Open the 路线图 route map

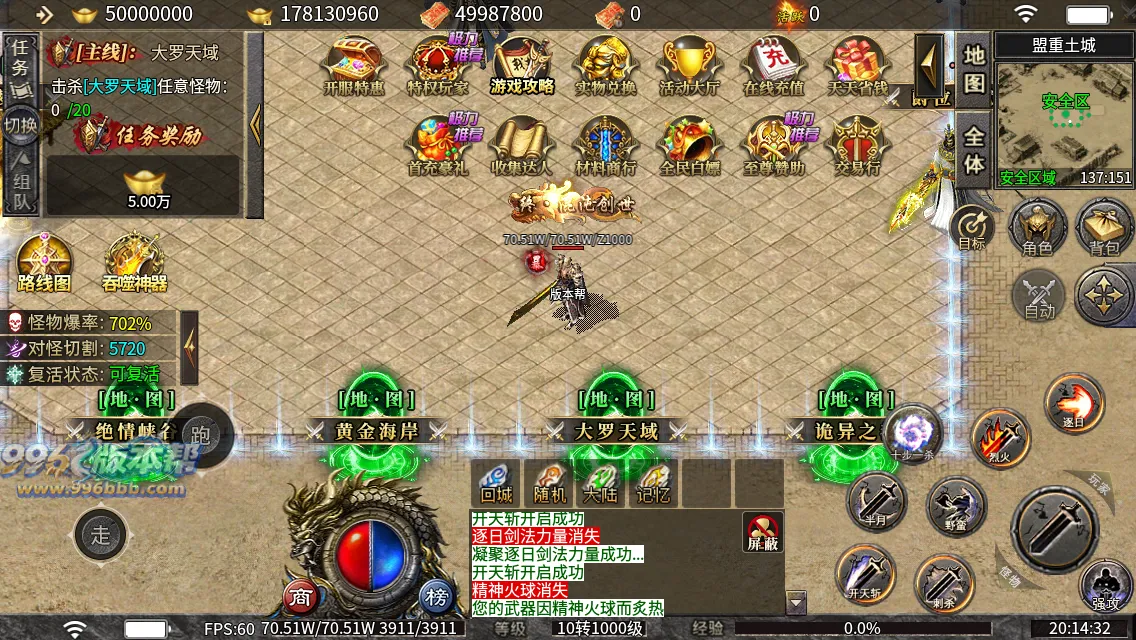coord(44,262)
